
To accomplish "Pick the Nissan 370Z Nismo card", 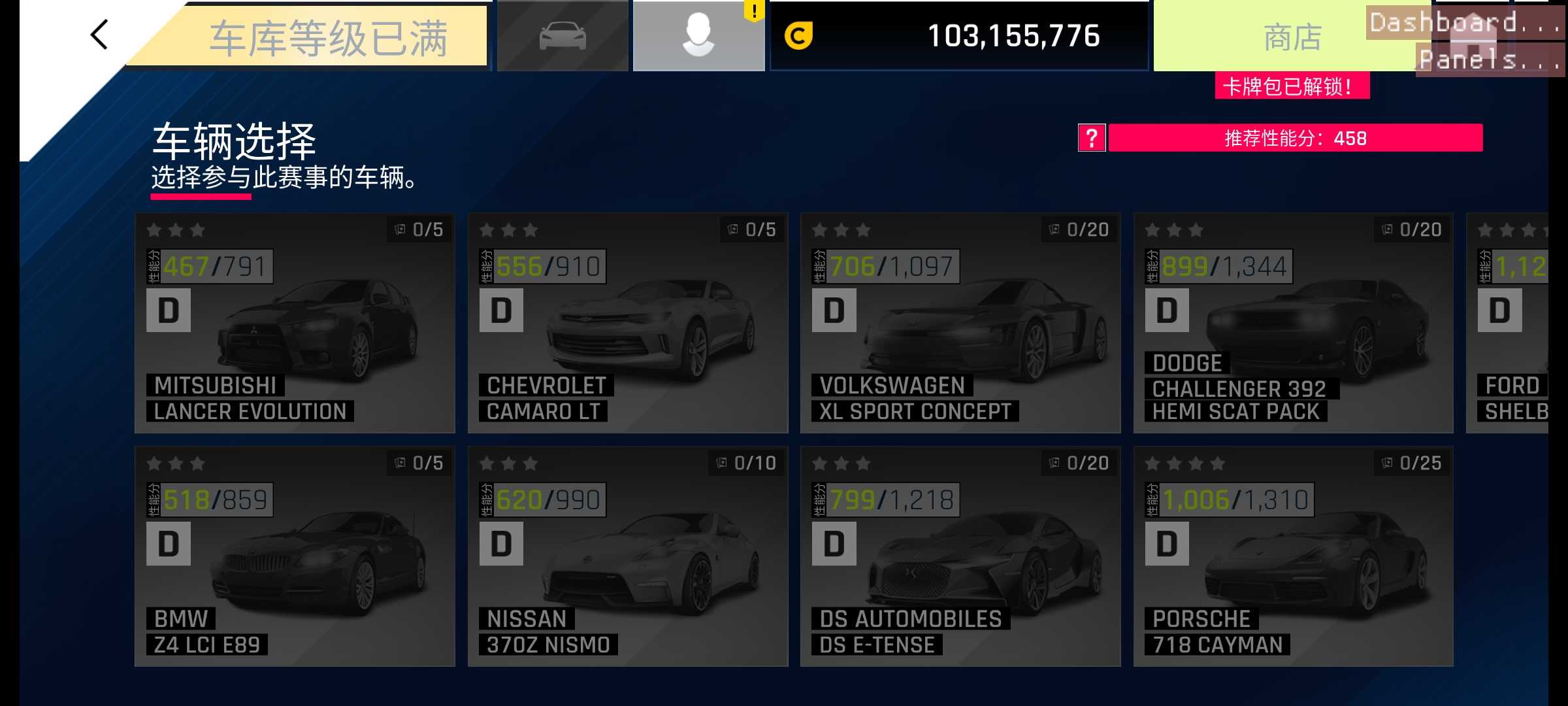I will 628,556.
